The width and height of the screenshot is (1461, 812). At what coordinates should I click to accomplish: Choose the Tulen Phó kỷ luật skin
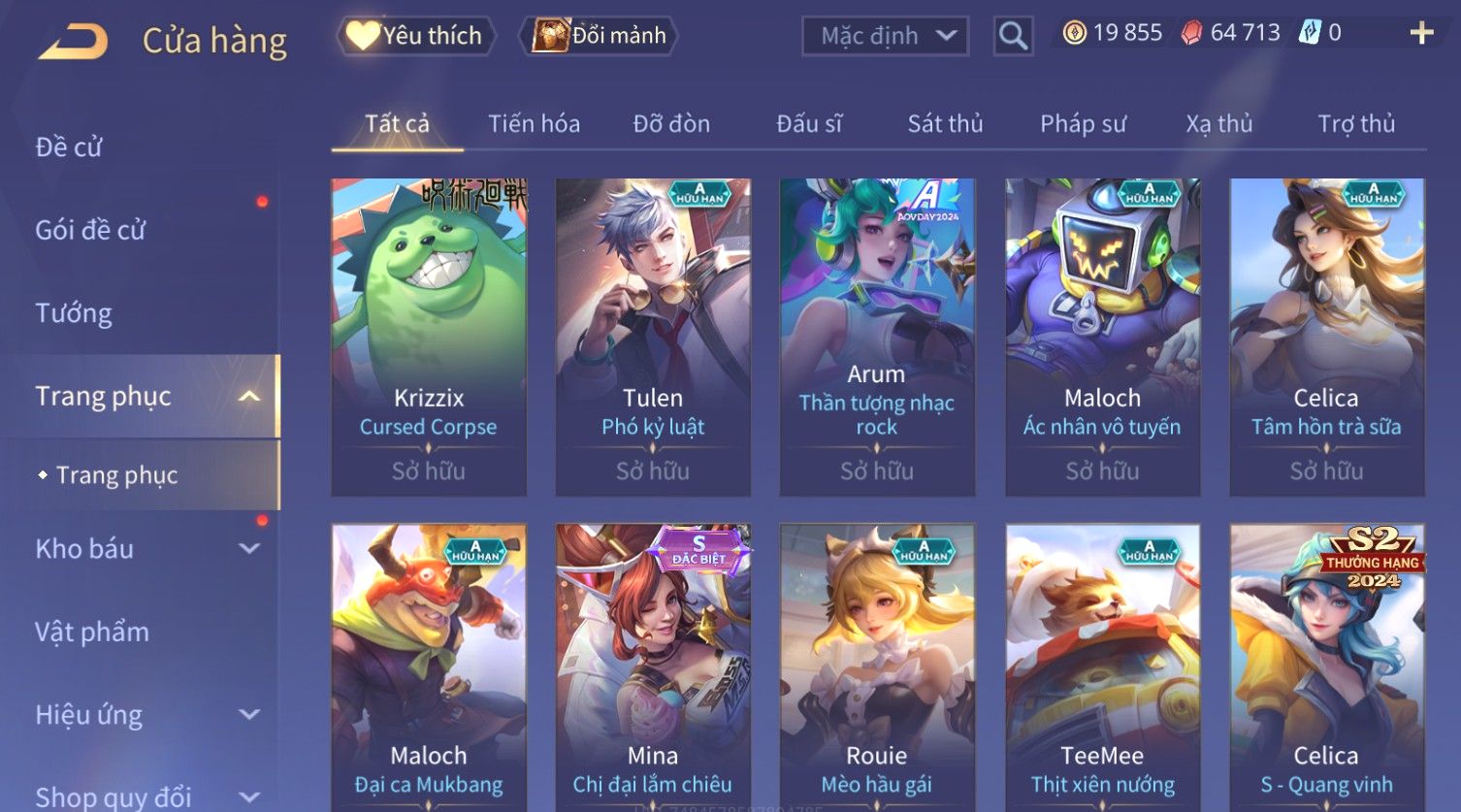click(653, 336)
